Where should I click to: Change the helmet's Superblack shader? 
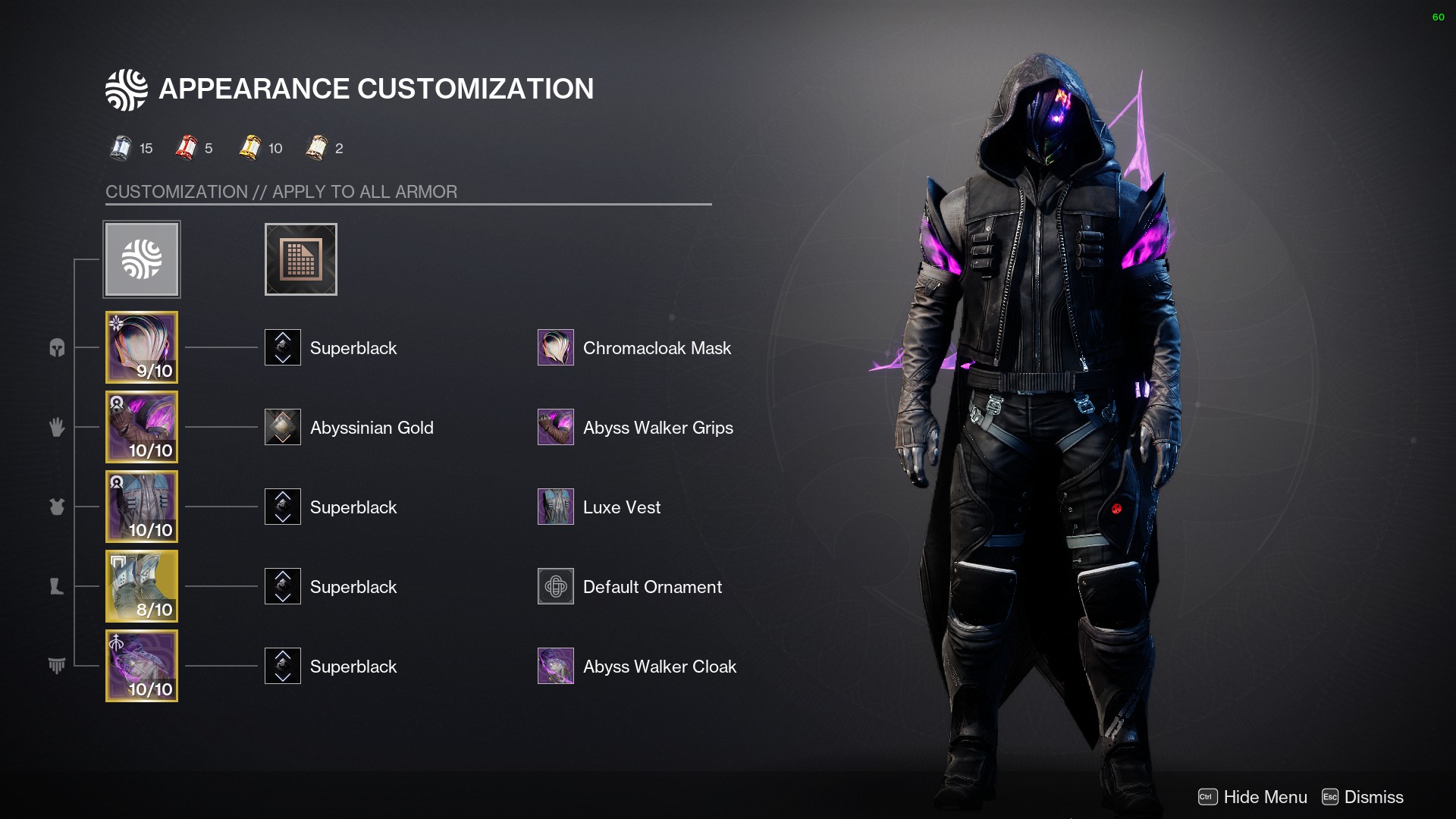(283, 347)
